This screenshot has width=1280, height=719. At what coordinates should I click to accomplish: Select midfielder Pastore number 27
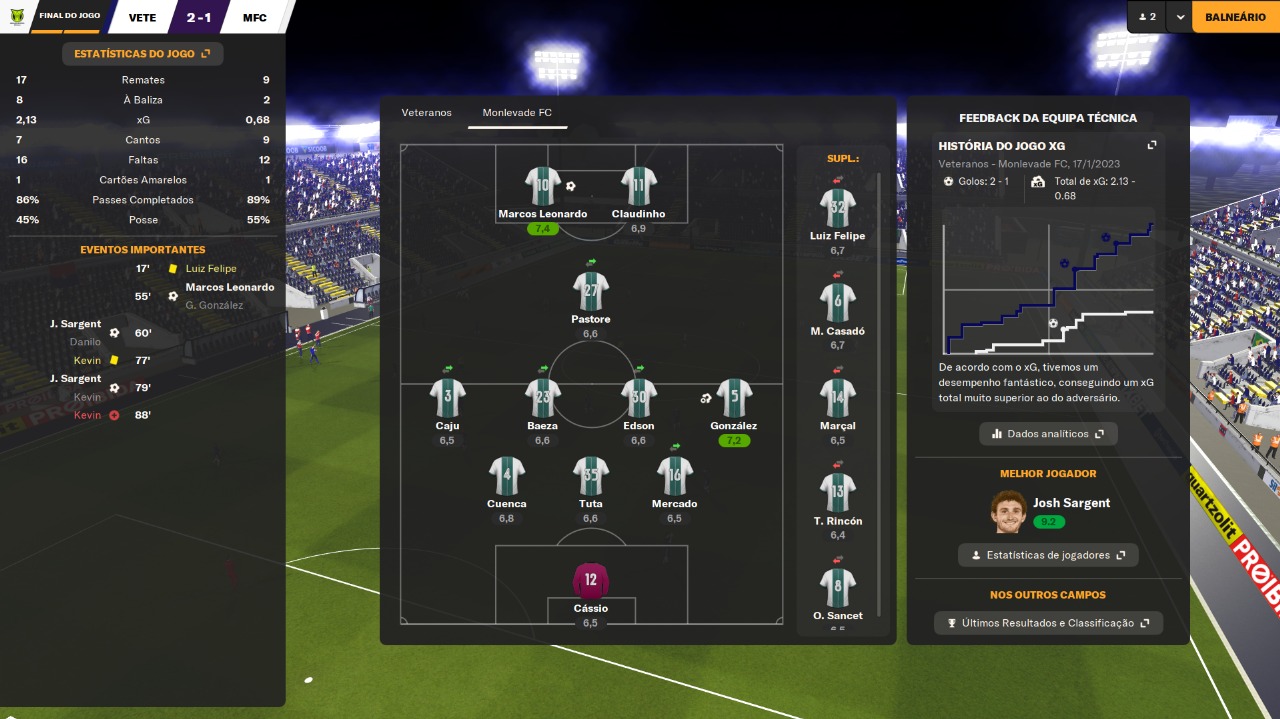coord(591,292)
